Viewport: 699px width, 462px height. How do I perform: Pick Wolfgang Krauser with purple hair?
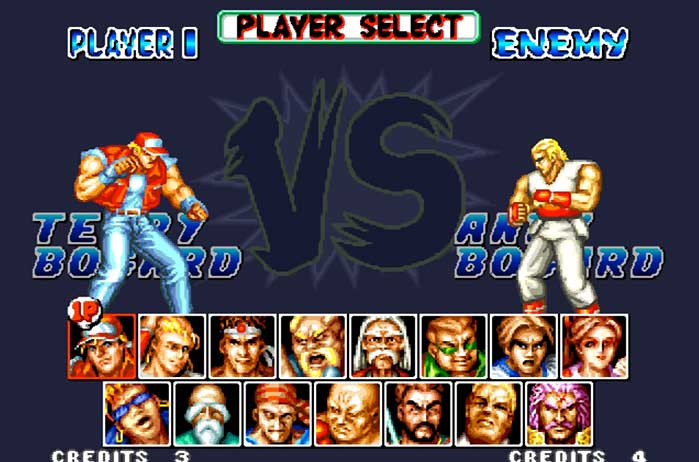pyautogui.click(x=559, y=413)
